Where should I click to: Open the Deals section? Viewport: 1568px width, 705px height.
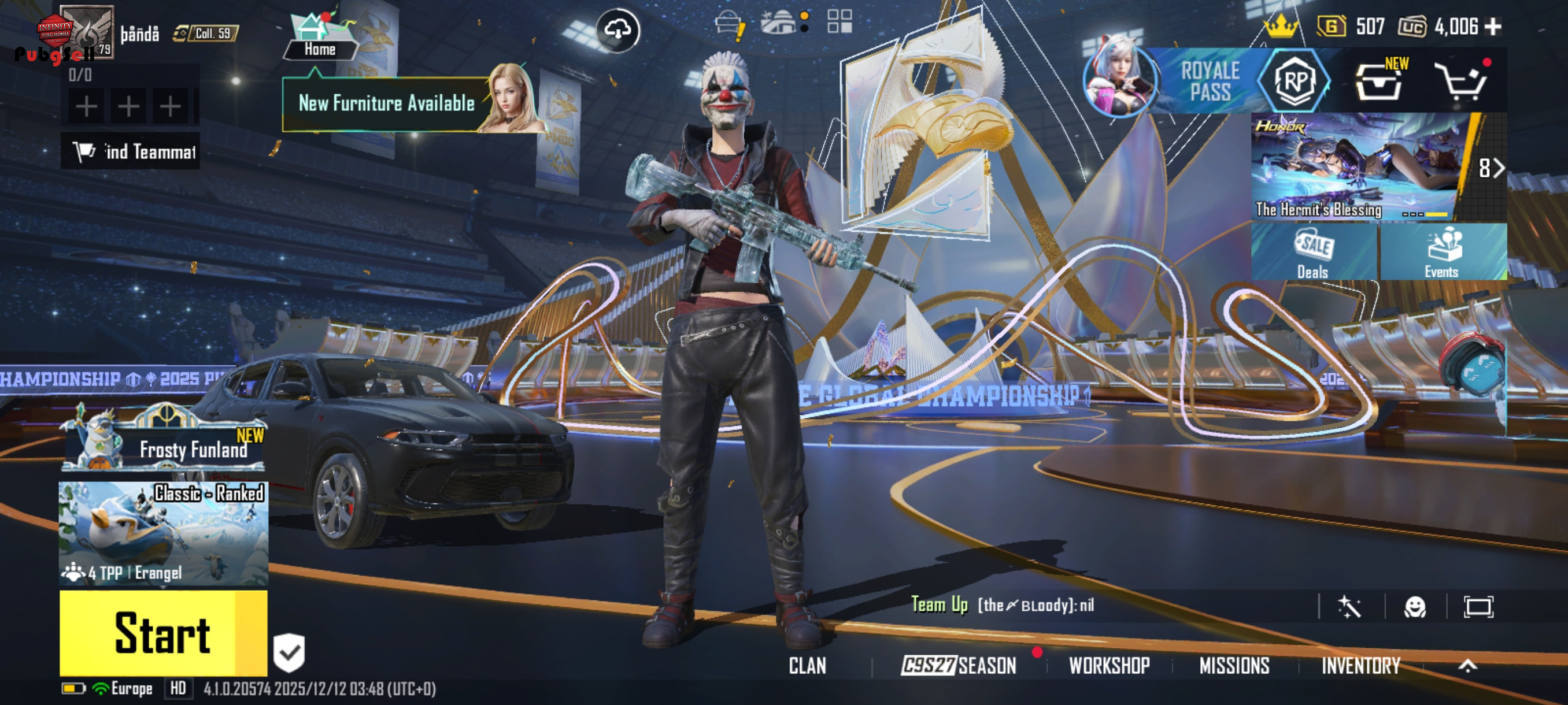[x=1314, y=253]
